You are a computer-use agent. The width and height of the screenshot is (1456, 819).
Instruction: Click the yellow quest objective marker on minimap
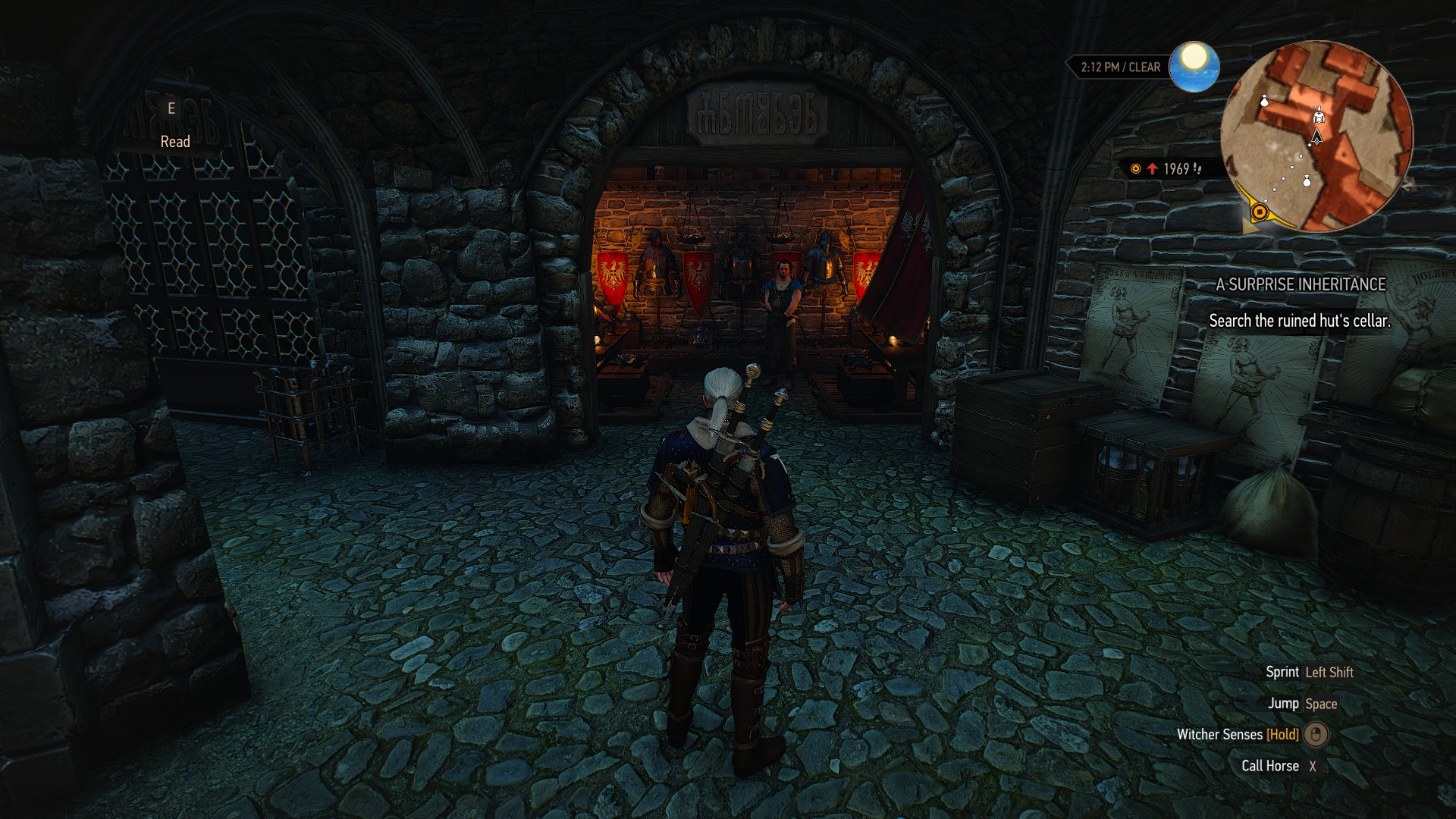[1260, 212]
